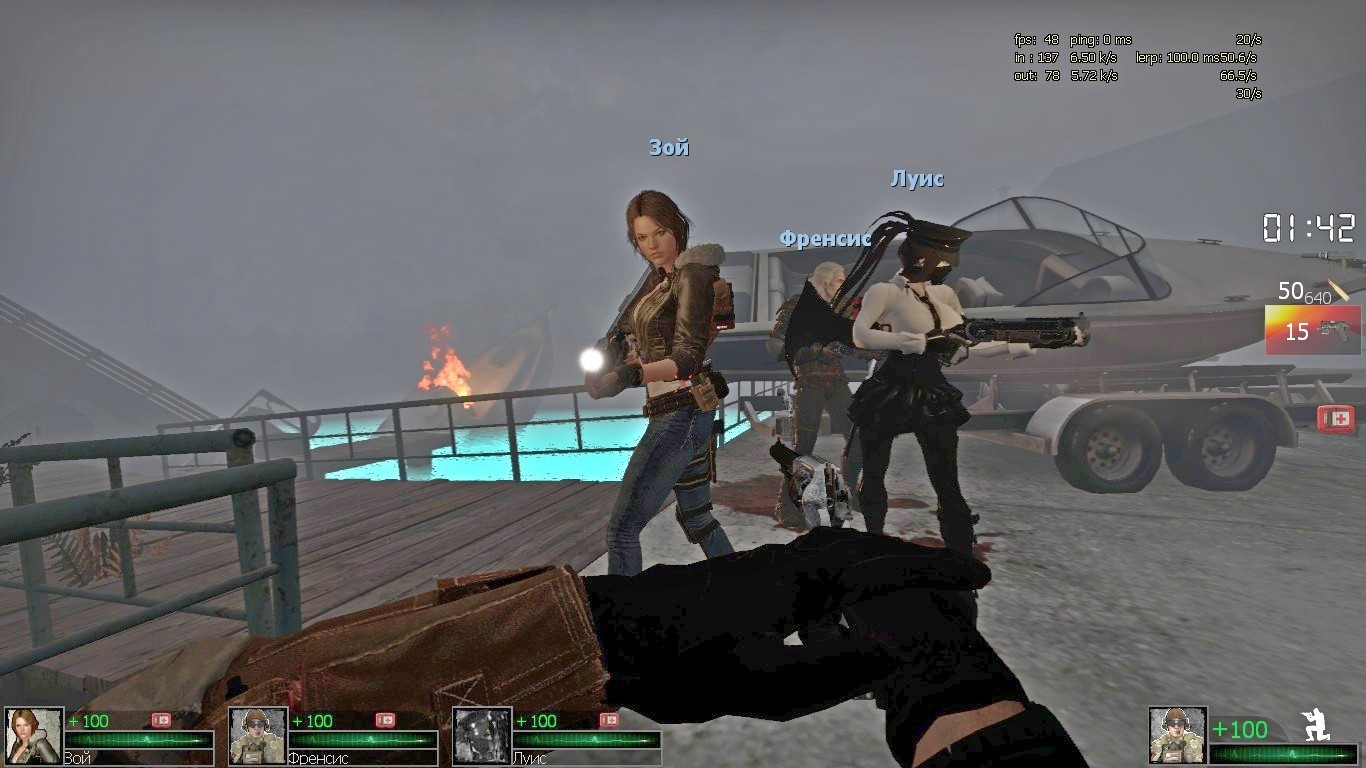Screen dimensions: 1366x768
Task: Select Зой's portrait in the team panel
Action: click(34, 735)
